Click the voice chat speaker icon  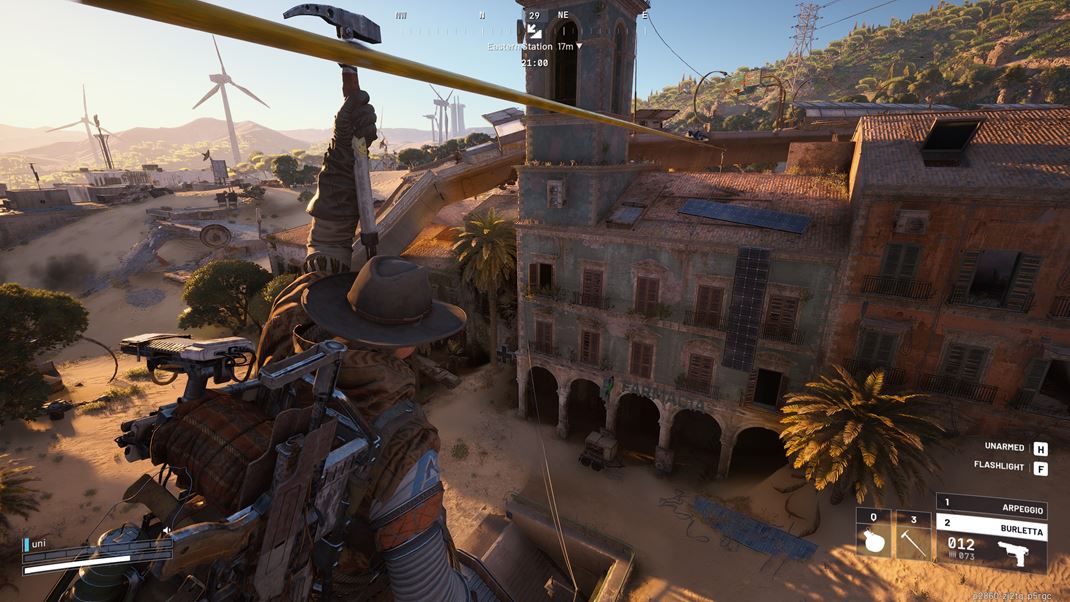166,531
